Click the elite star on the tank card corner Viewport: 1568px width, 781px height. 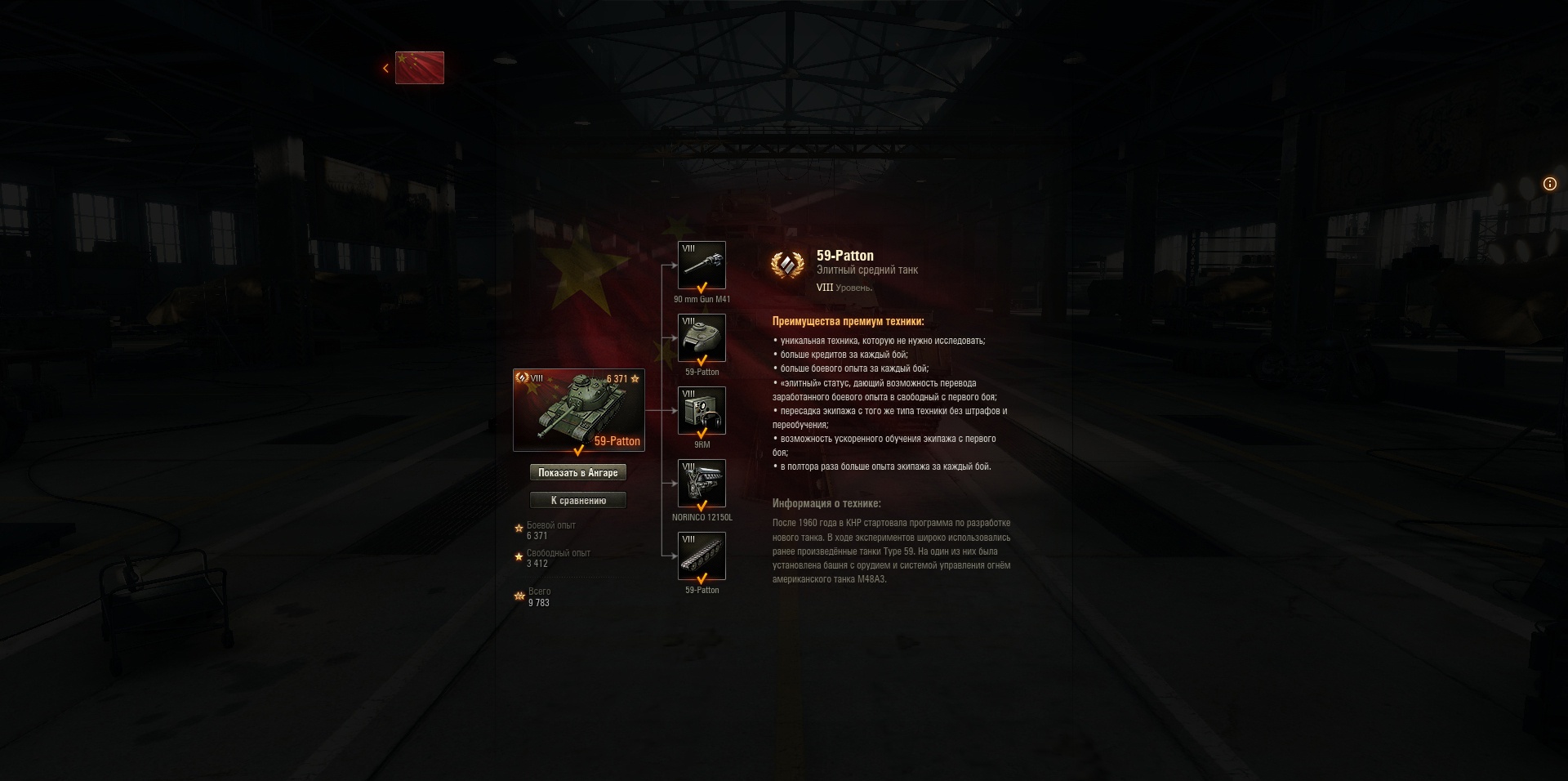coord(637,377)
